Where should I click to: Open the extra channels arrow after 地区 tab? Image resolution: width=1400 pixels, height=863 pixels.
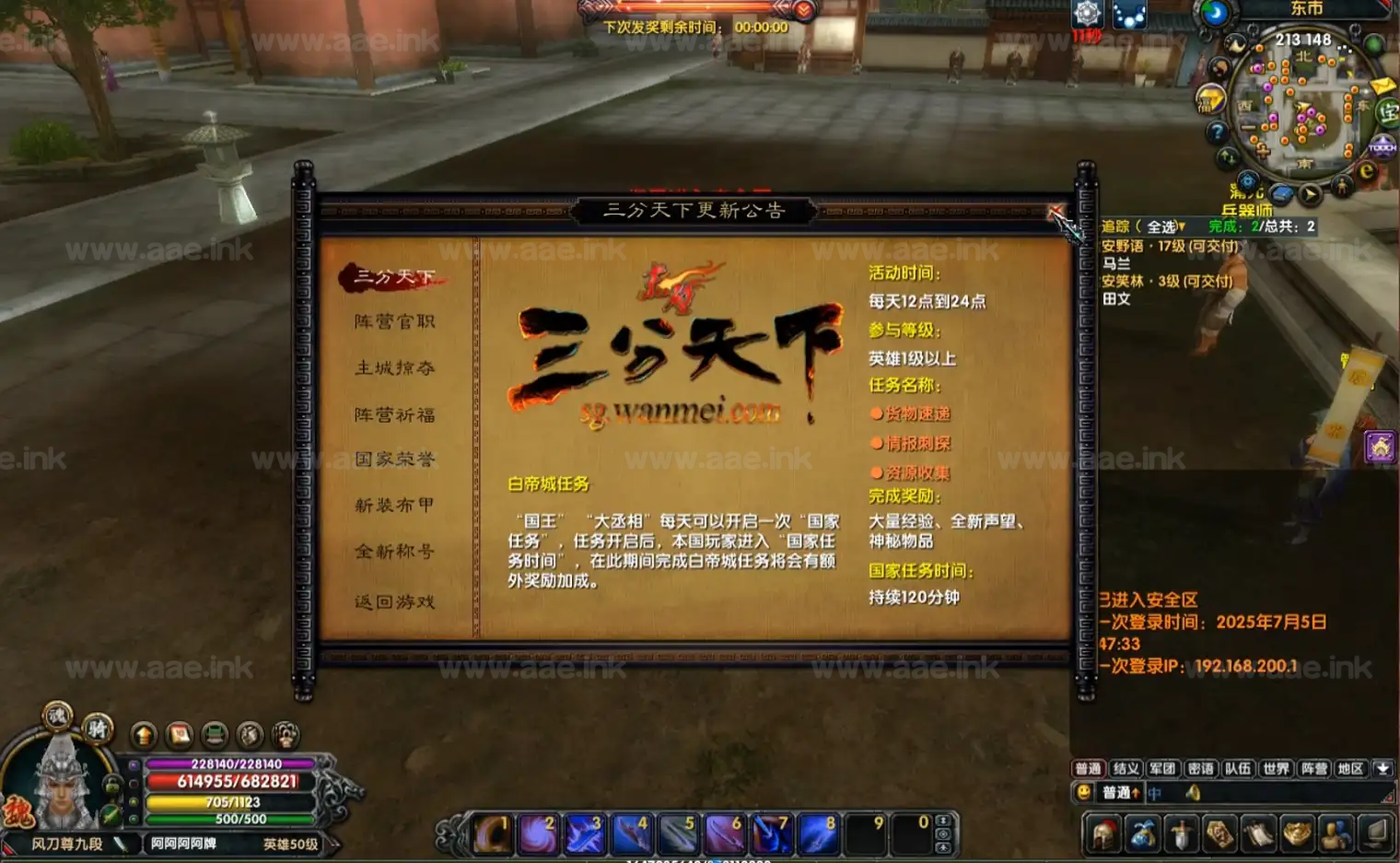coord(1382,768)
